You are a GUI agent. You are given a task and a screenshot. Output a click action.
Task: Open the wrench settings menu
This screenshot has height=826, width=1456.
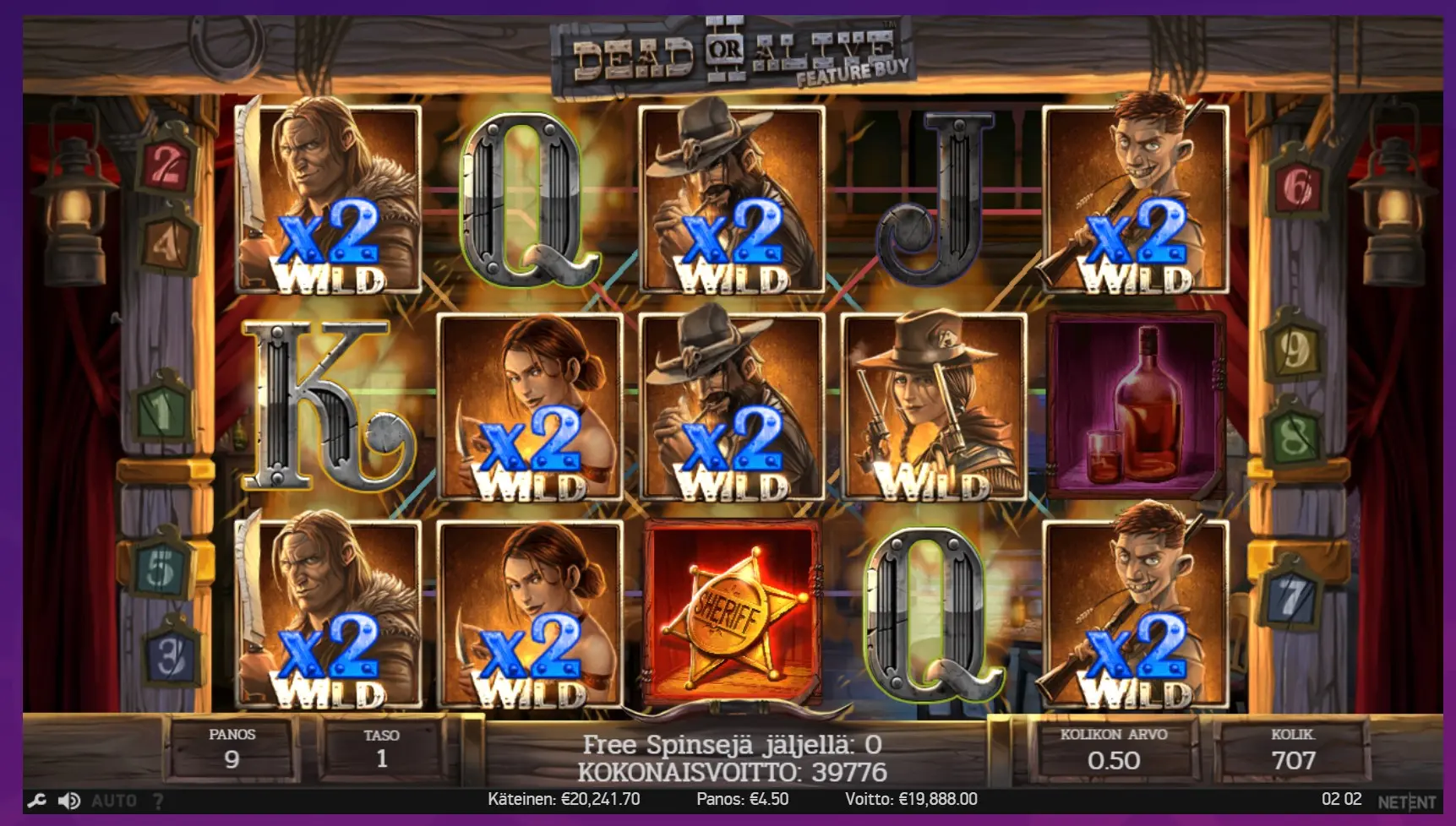pos(36,800)
